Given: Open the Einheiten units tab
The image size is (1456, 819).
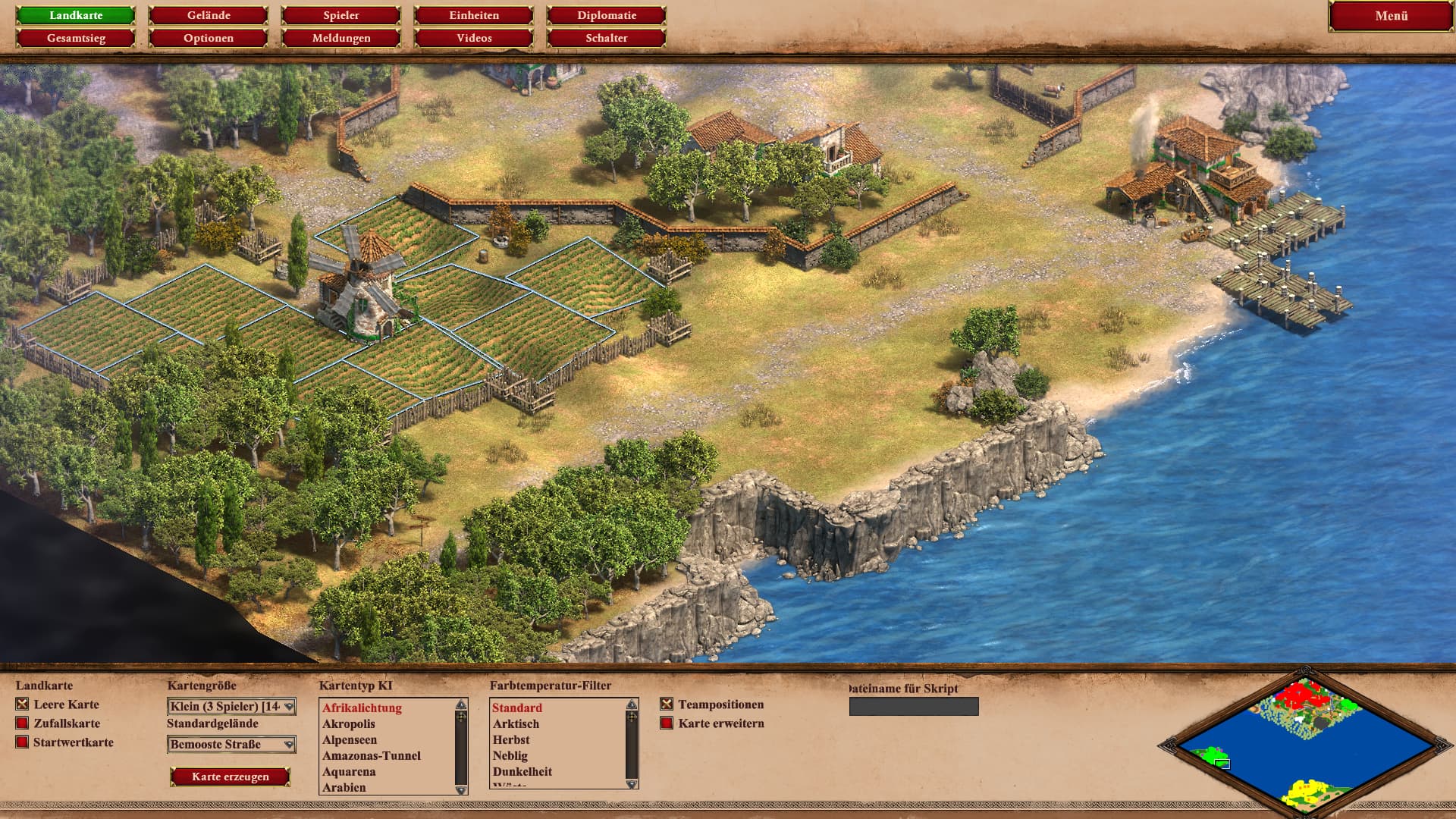Looking at the screenshot, I should [474, 15].
